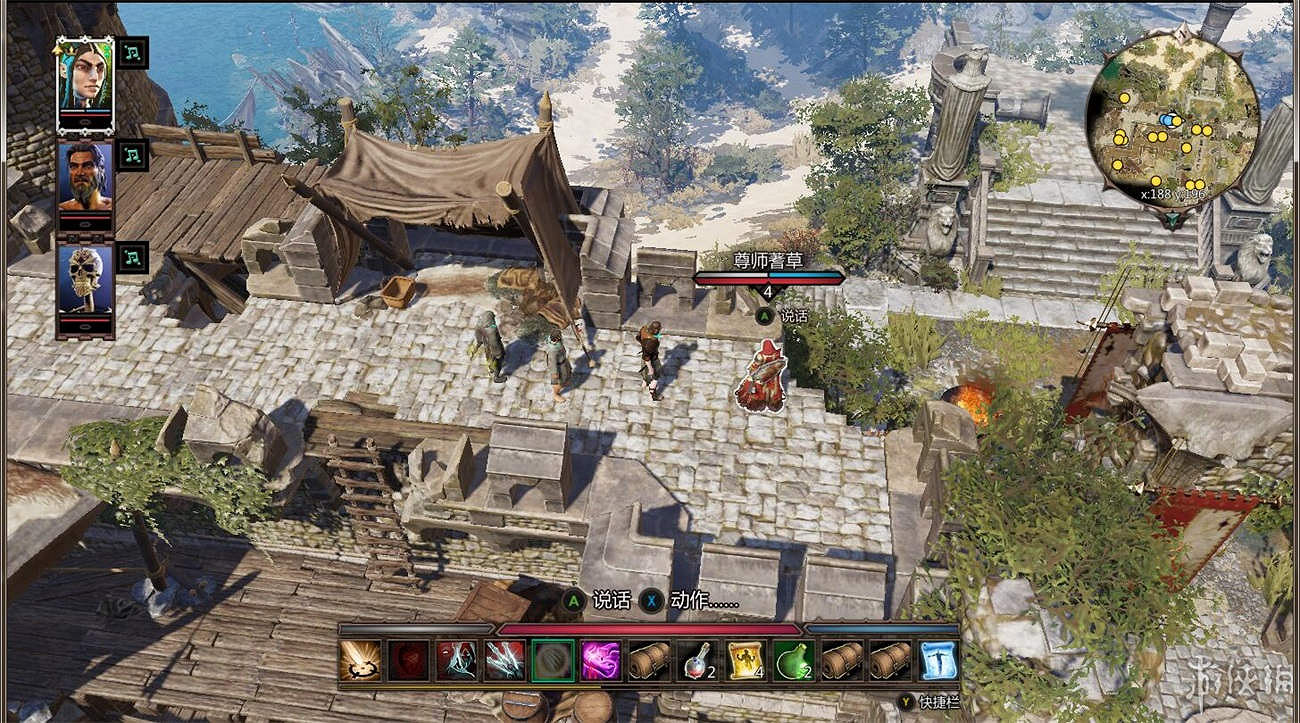Activate the hooded figure skill
1300x723 pixels.
click(x=456, y=661)
